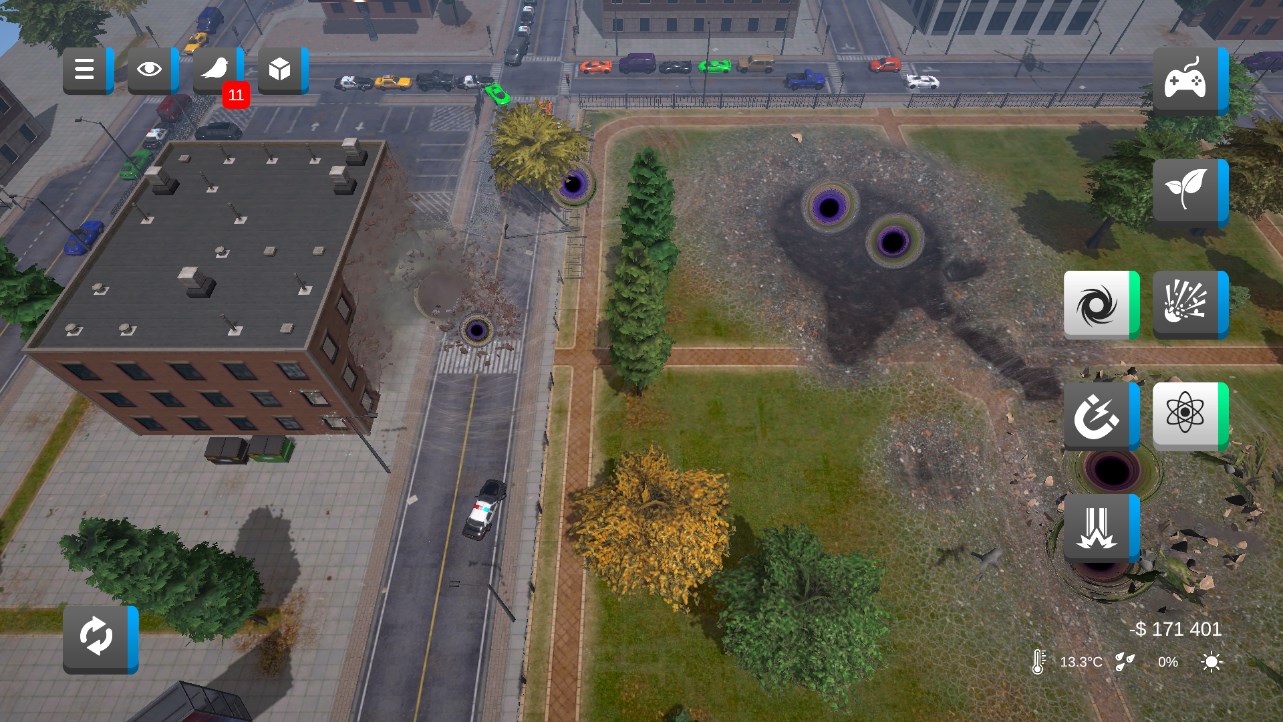Select the atom nuclear tool
This screenshot has height=722, width=1283.
[x=1187, y=415]
